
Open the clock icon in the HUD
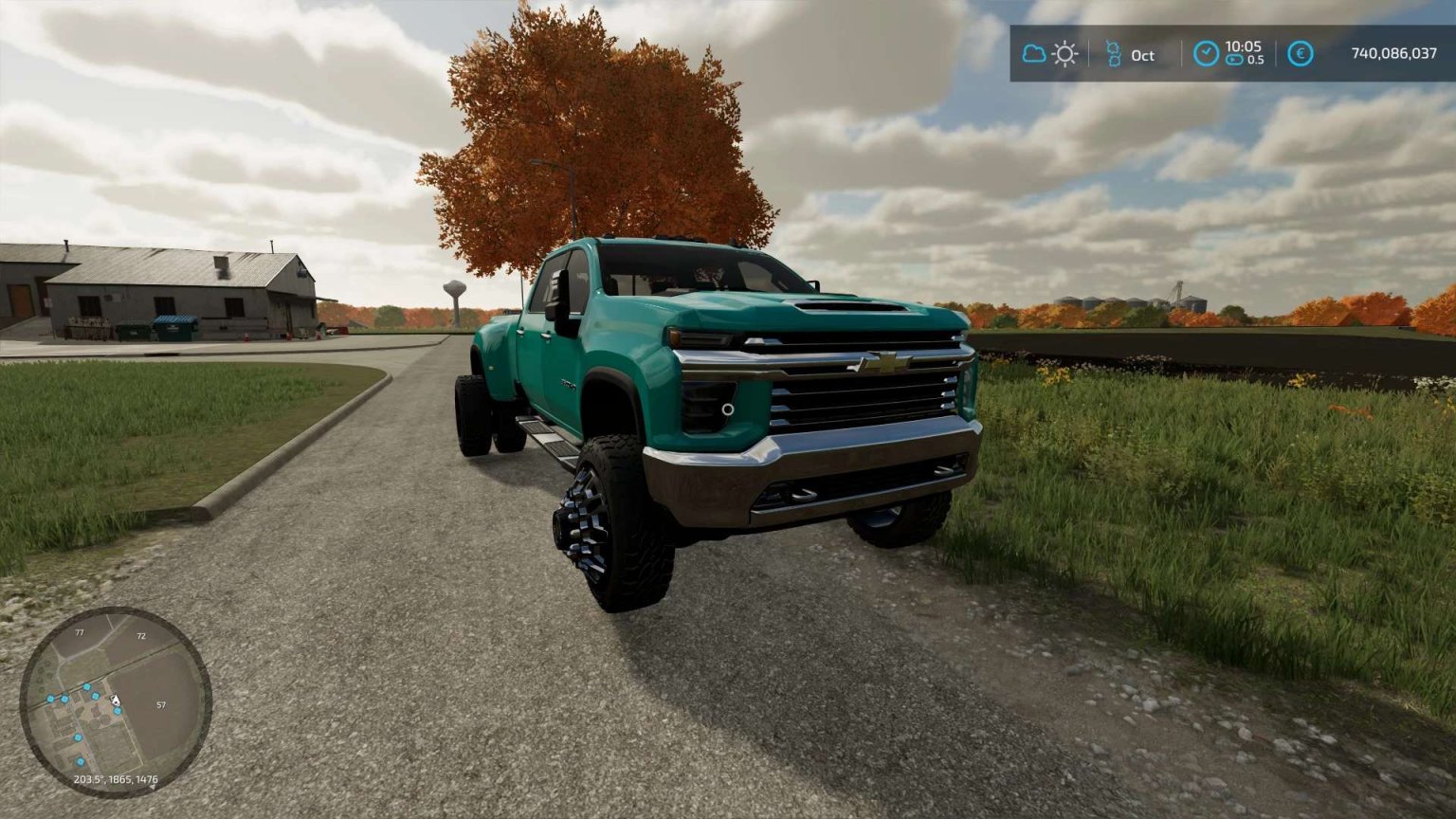[1206, 53]
